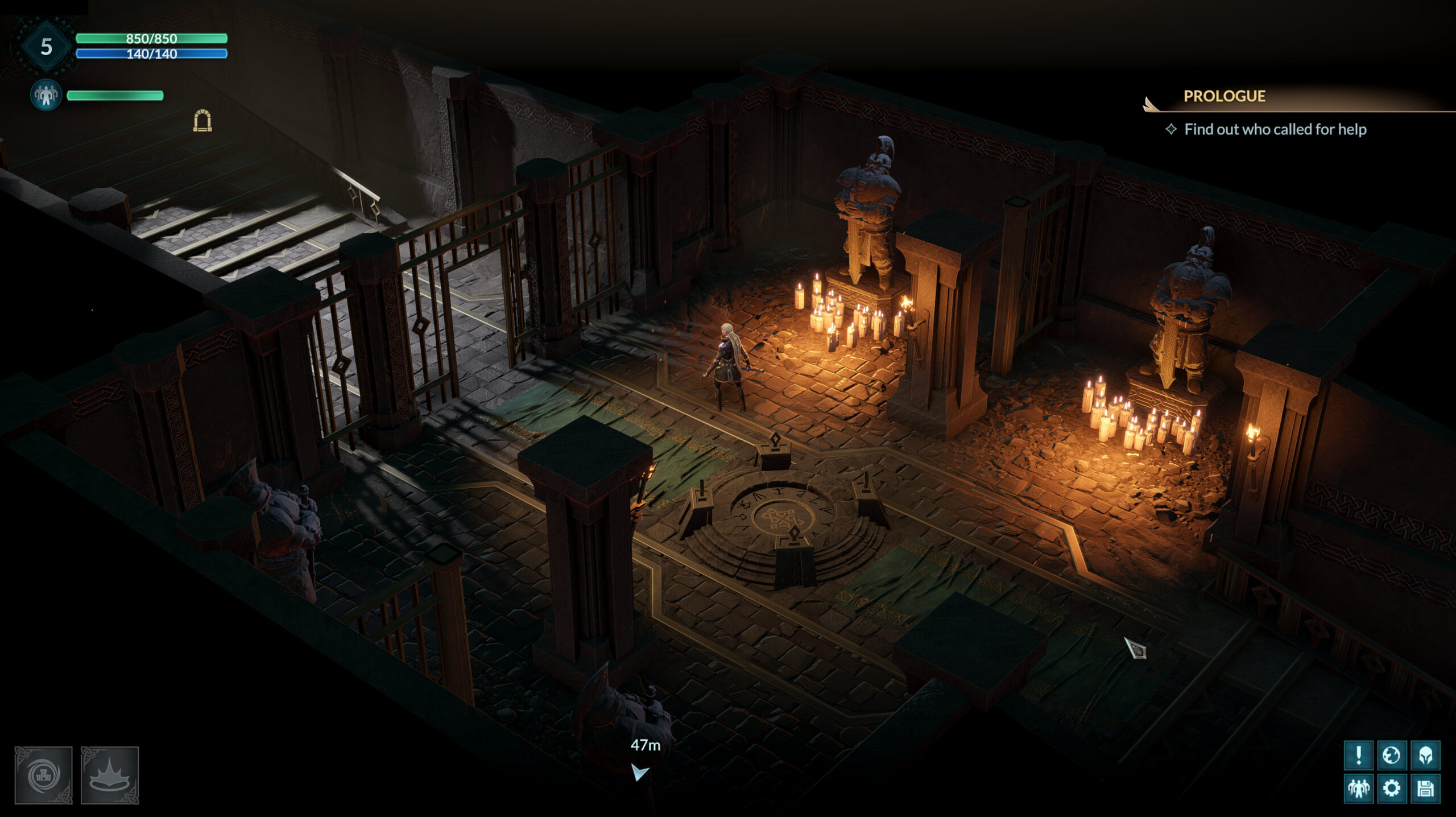Viewport: 1456px width, 817px height.
Task: Open the settings gear icon
Action: click(1392, 789)
